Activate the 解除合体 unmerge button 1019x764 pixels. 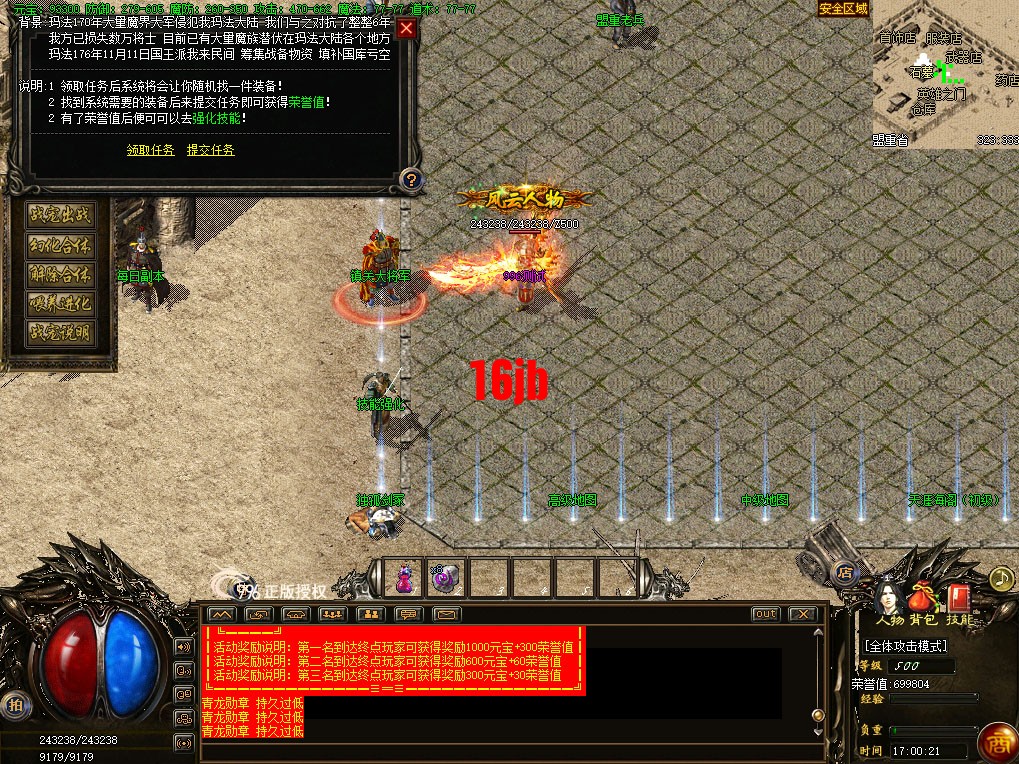coord(60,274)
